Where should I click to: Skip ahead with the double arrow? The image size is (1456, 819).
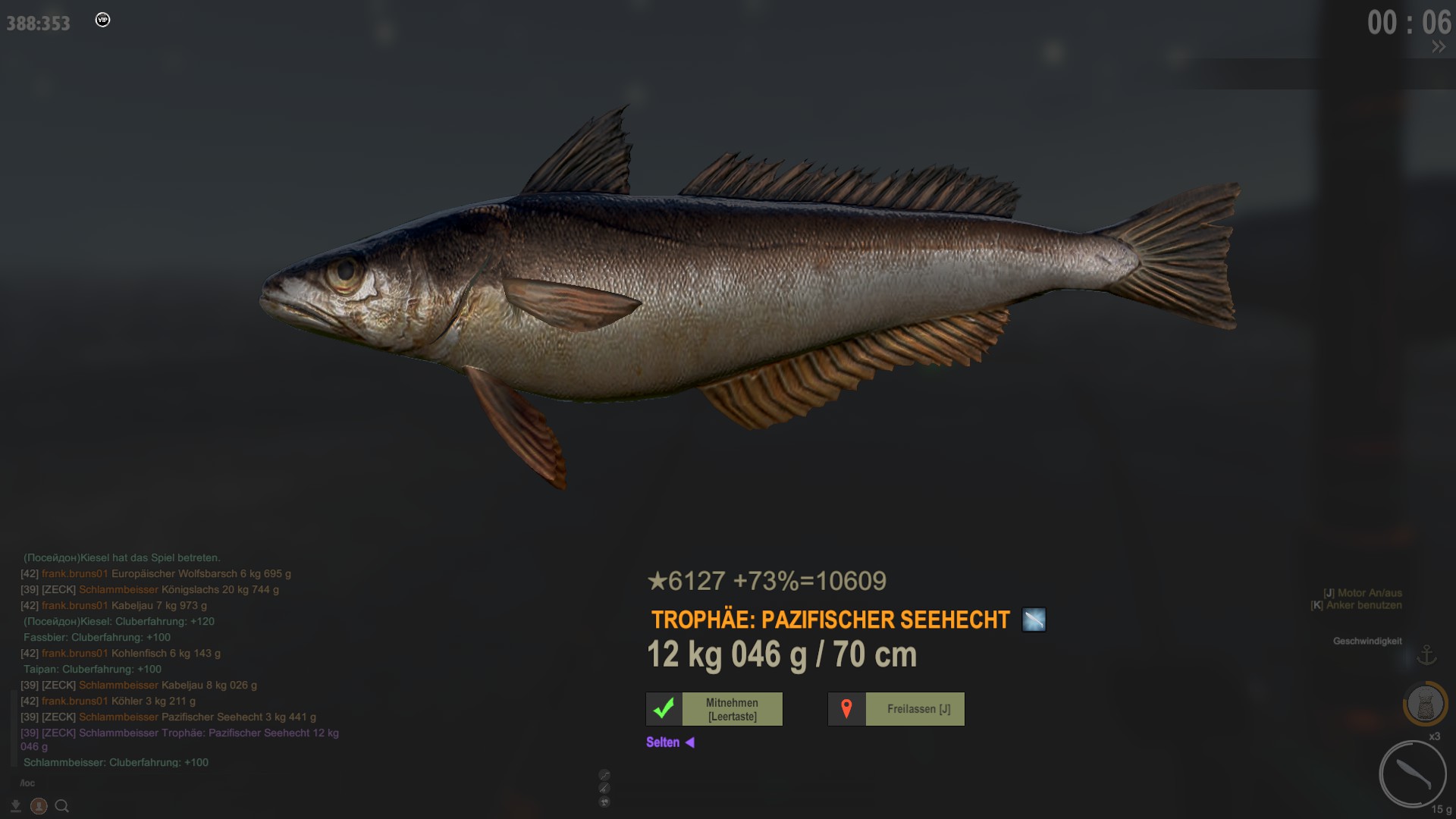(1439, 47)
